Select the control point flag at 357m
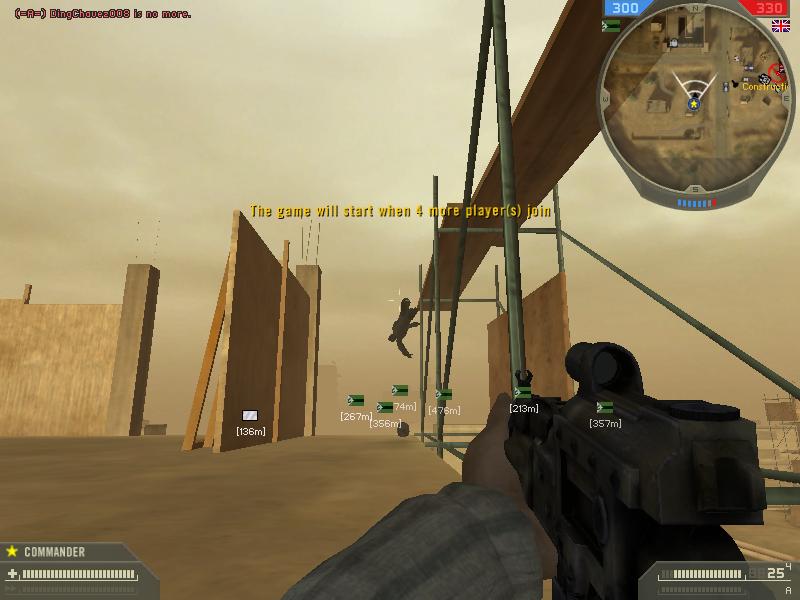This screenshot has height=600, width=800. pos(604,407)
